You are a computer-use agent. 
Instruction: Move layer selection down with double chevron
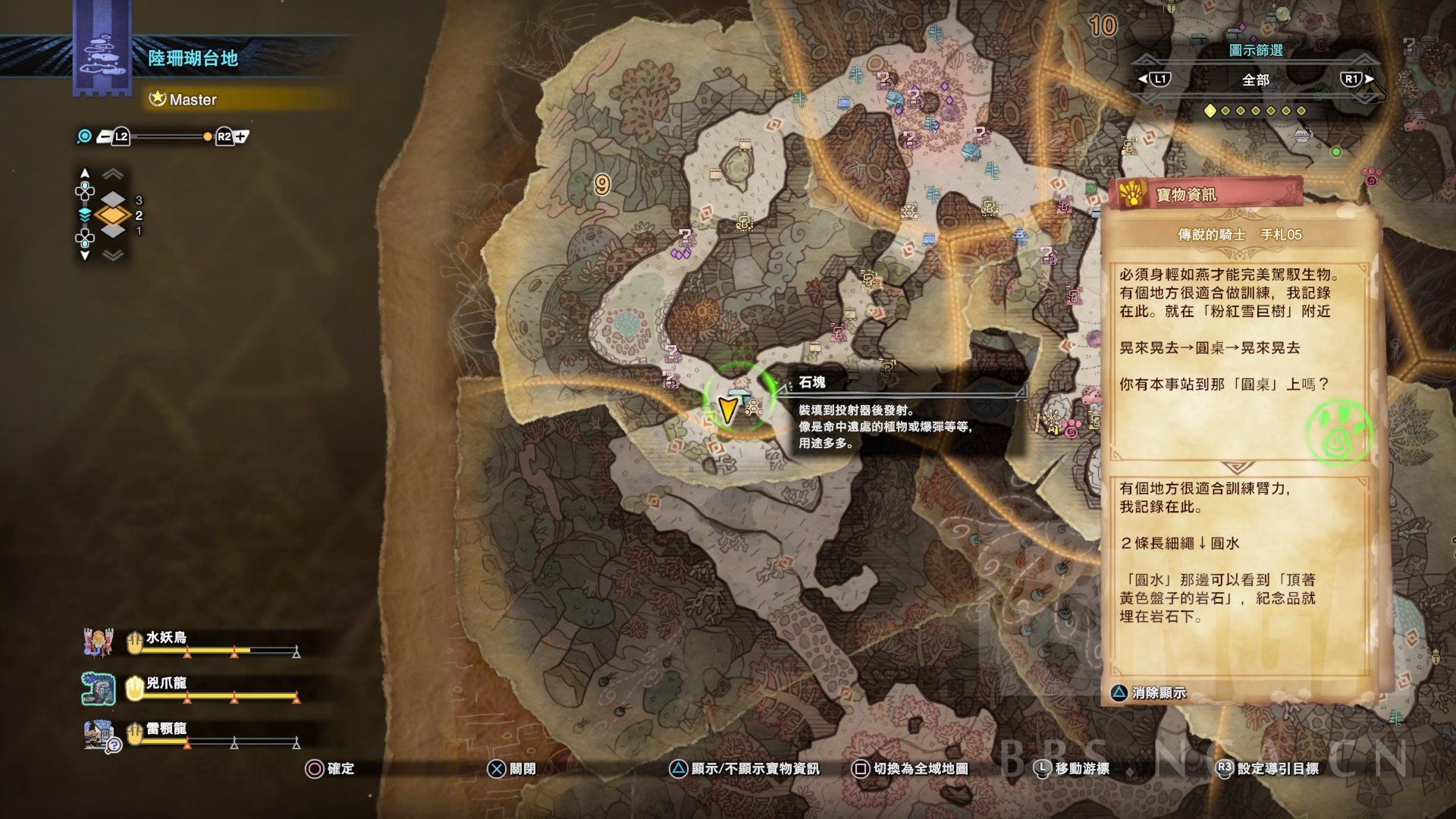click(x=113, y=256)
